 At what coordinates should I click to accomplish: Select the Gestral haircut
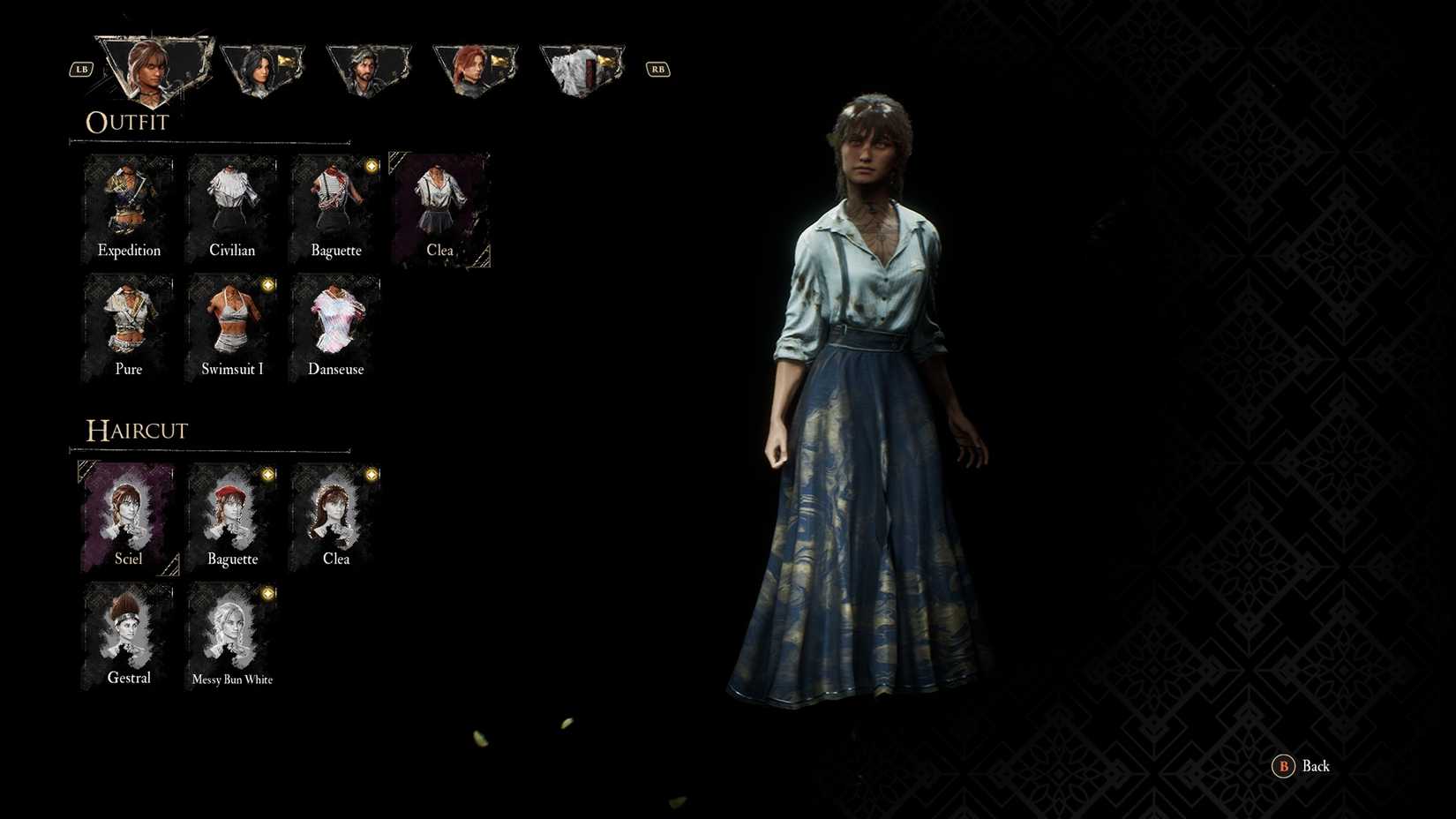128,631
